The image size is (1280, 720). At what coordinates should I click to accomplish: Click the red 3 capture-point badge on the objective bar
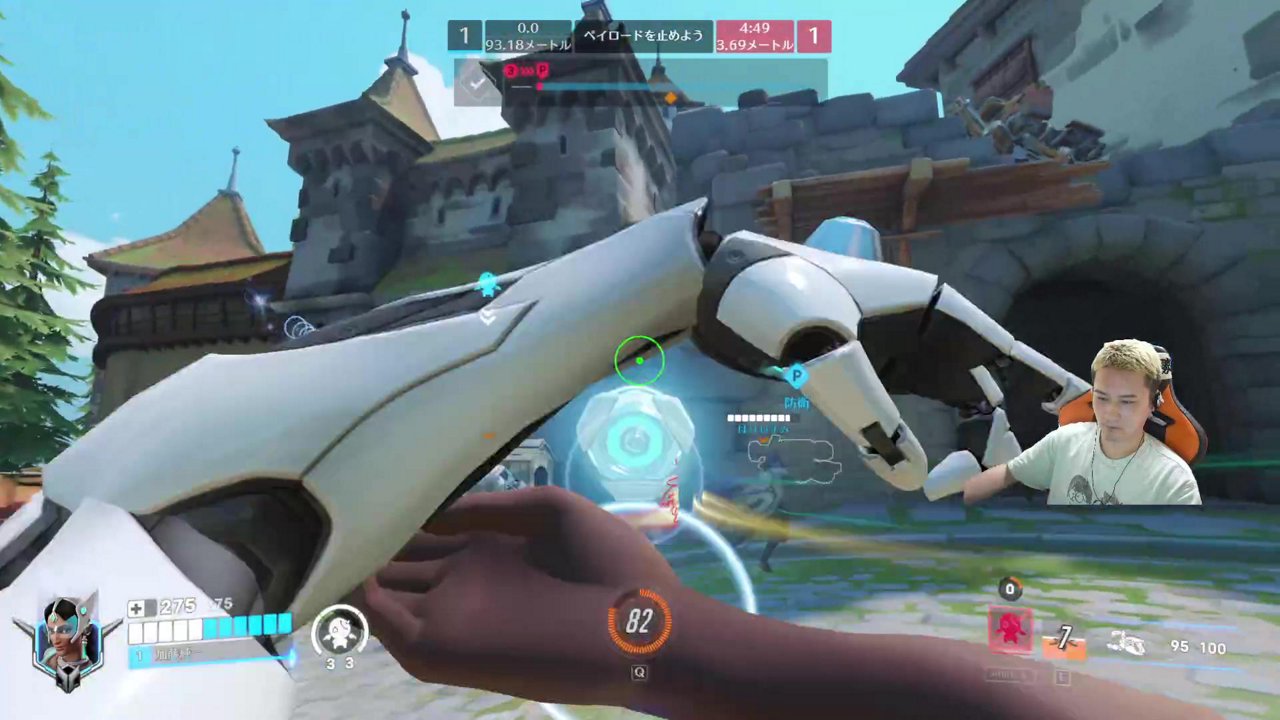(510, 71)
